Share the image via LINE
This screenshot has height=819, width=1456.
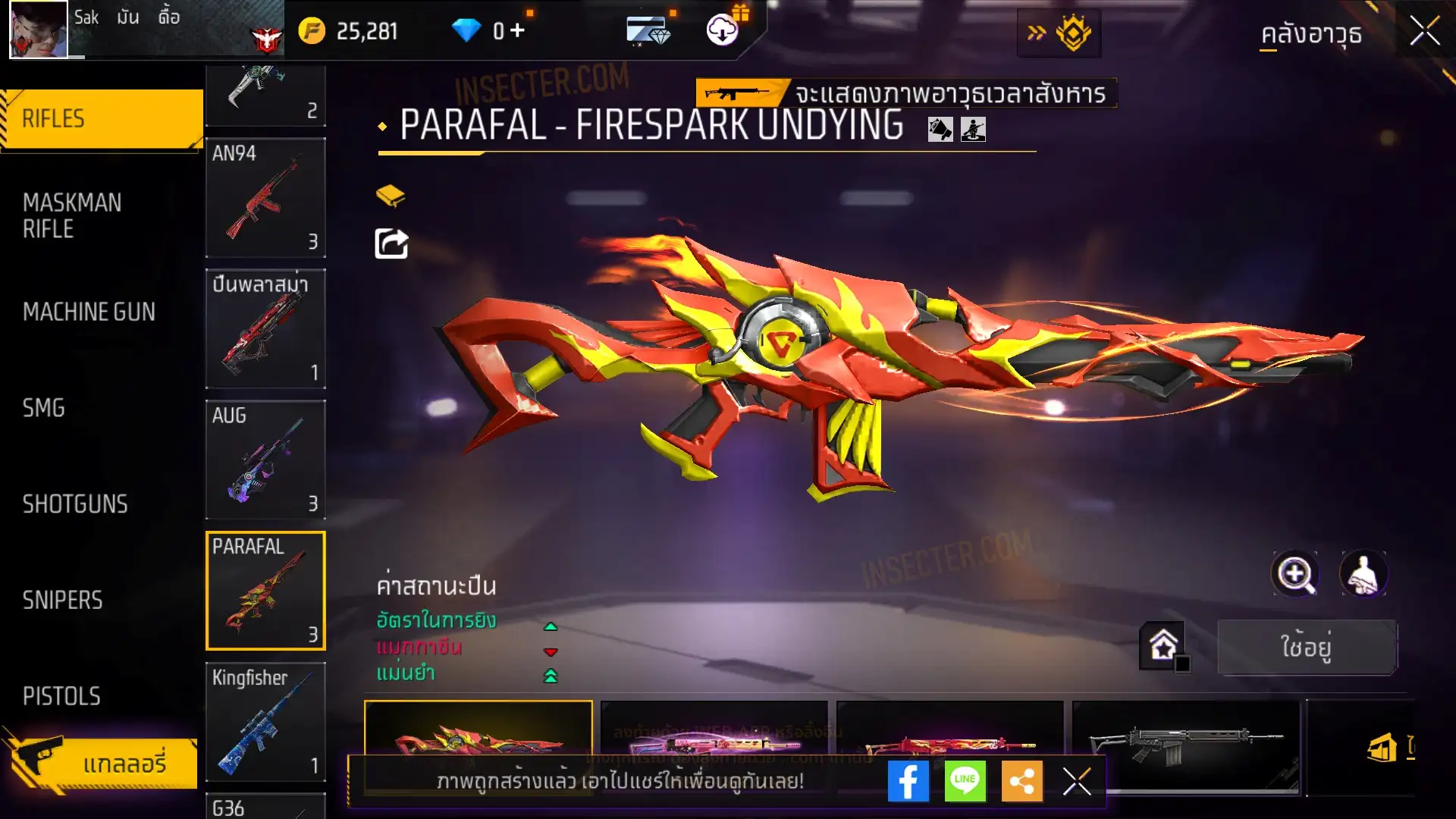click(965, 781)
